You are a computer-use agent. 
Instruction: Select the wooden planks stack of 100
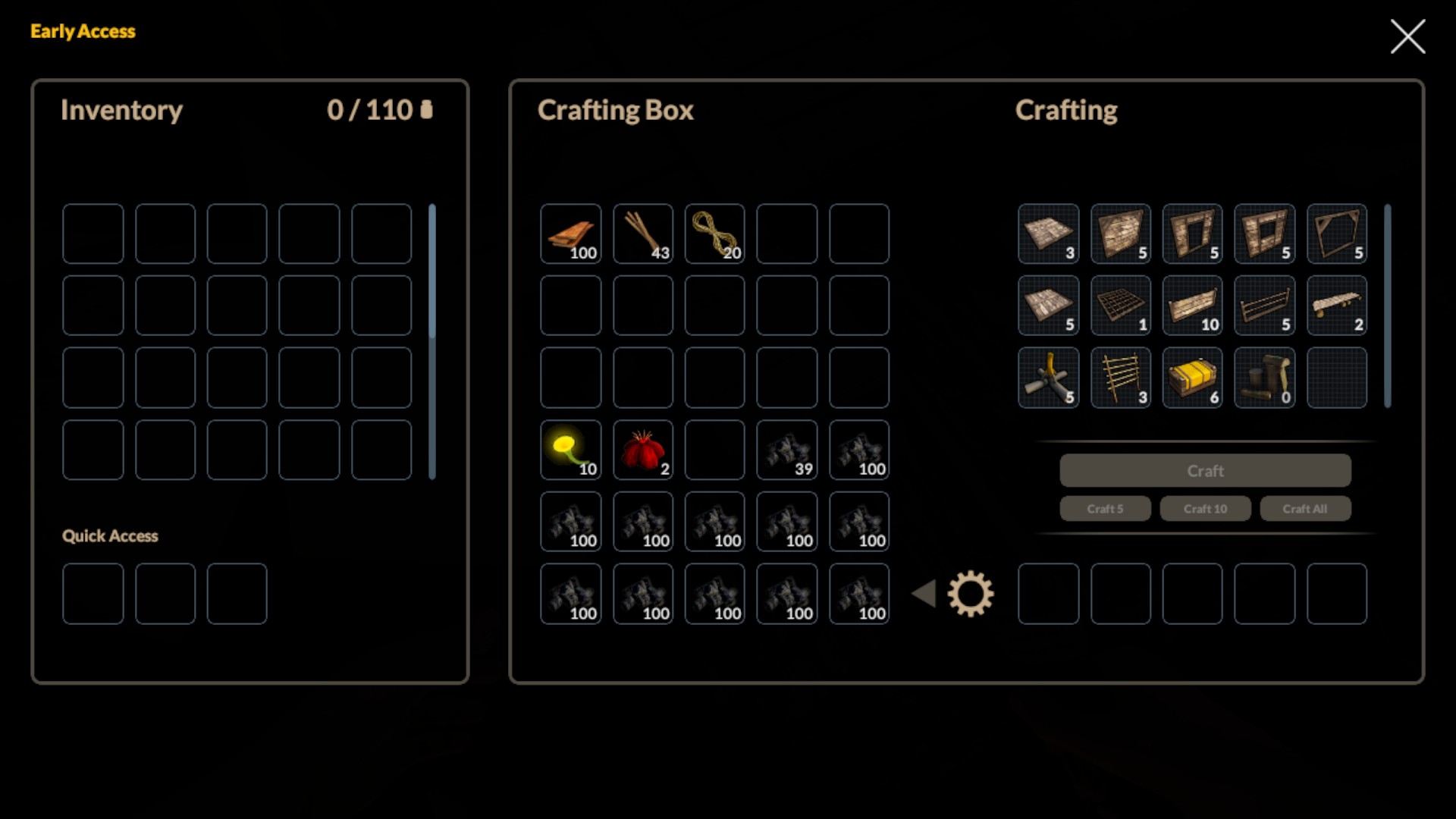coord(571,234)
